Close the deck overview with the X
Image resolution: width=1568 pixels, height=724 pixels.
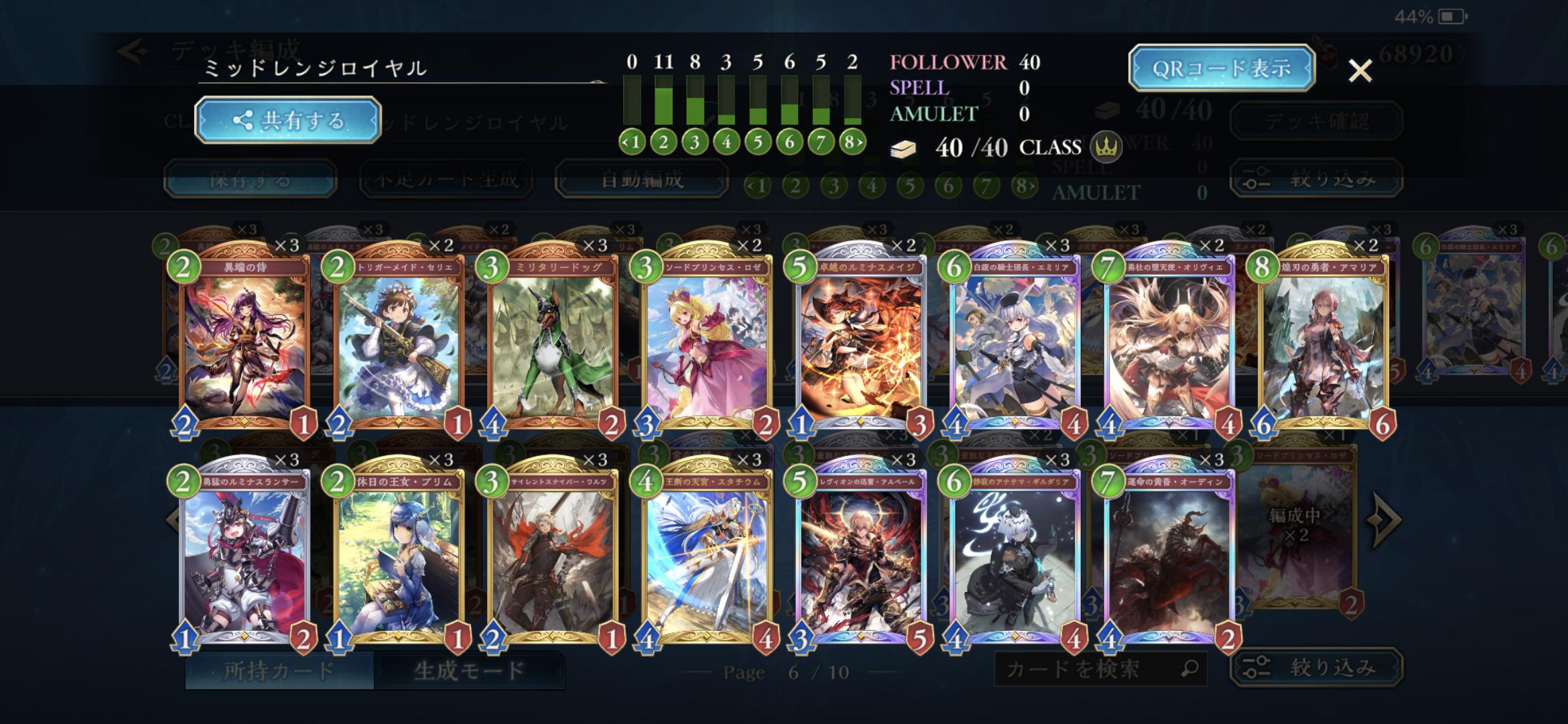[1360, 70]
